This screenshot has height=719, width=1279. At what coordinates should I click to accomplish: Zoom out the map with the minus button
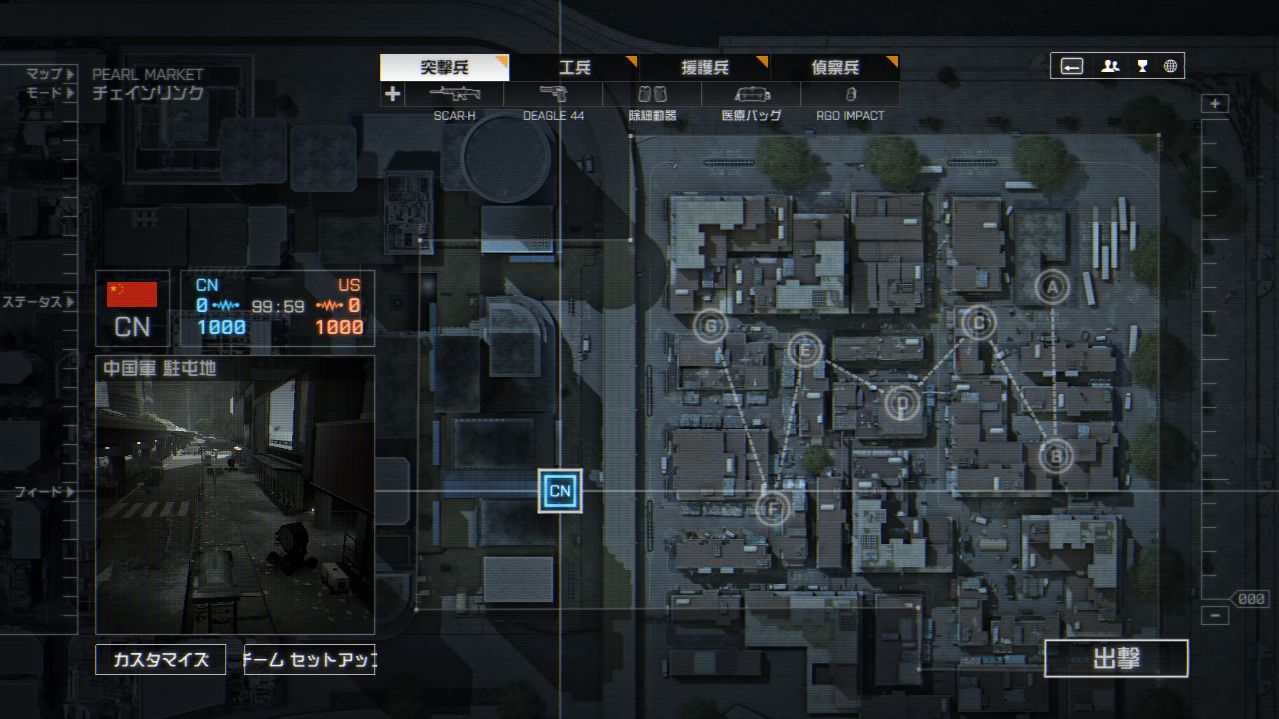[x=1215, y=616]
